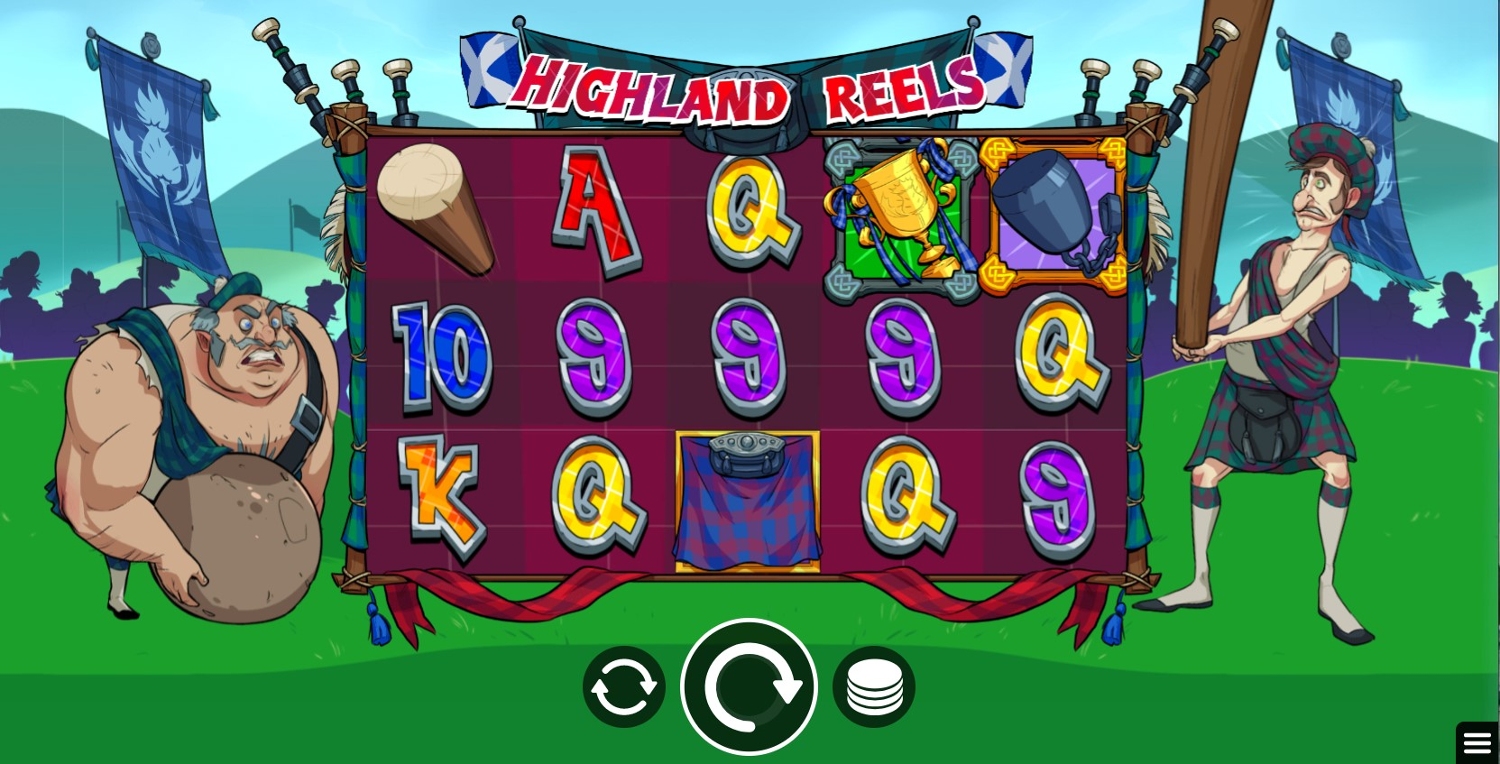Open the hamburger menu
This screenshot has width=1500, height=764.
(1477, 743)
